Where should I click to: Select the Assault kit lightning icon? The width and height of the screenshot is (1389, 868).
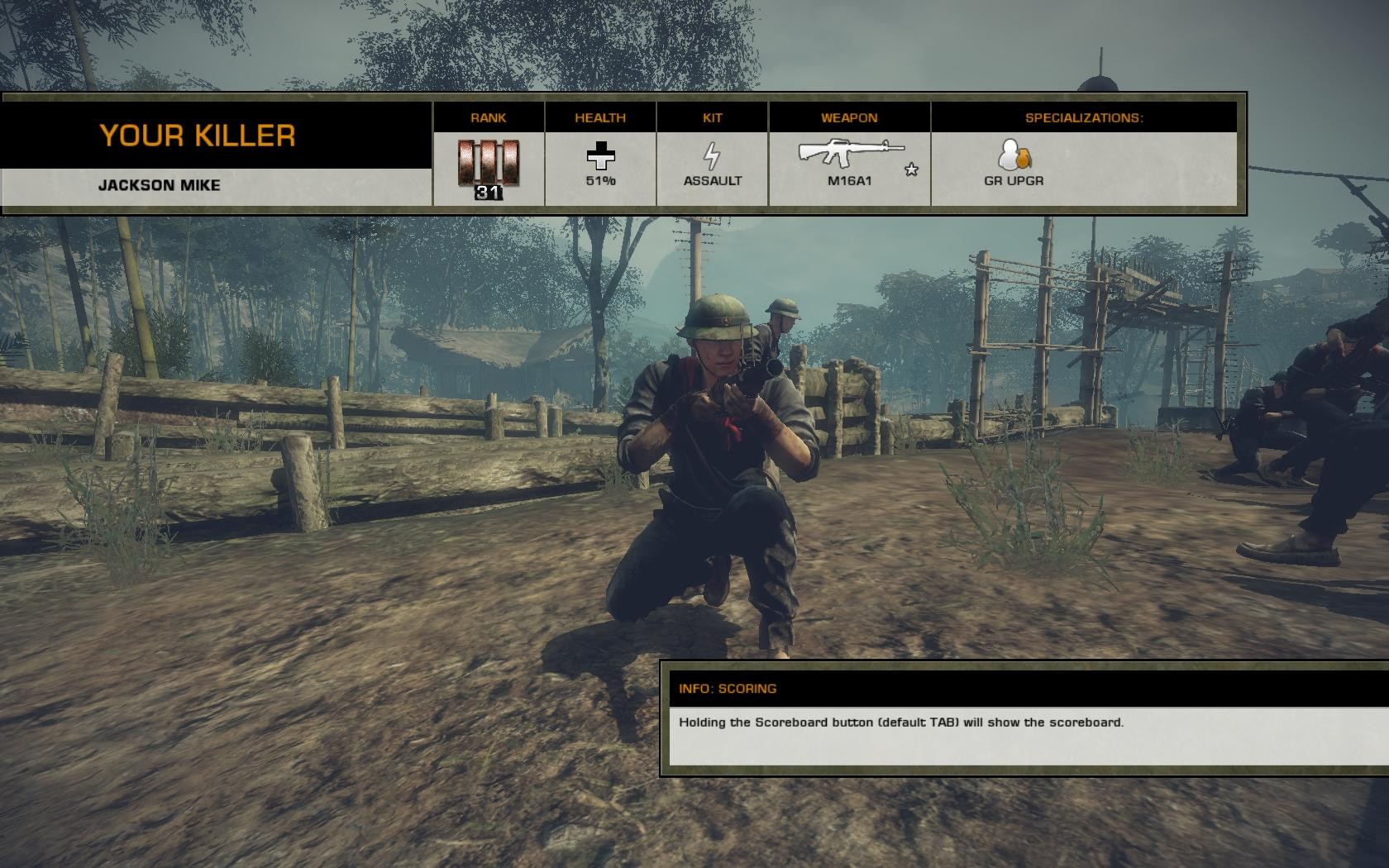pos(711,155)
